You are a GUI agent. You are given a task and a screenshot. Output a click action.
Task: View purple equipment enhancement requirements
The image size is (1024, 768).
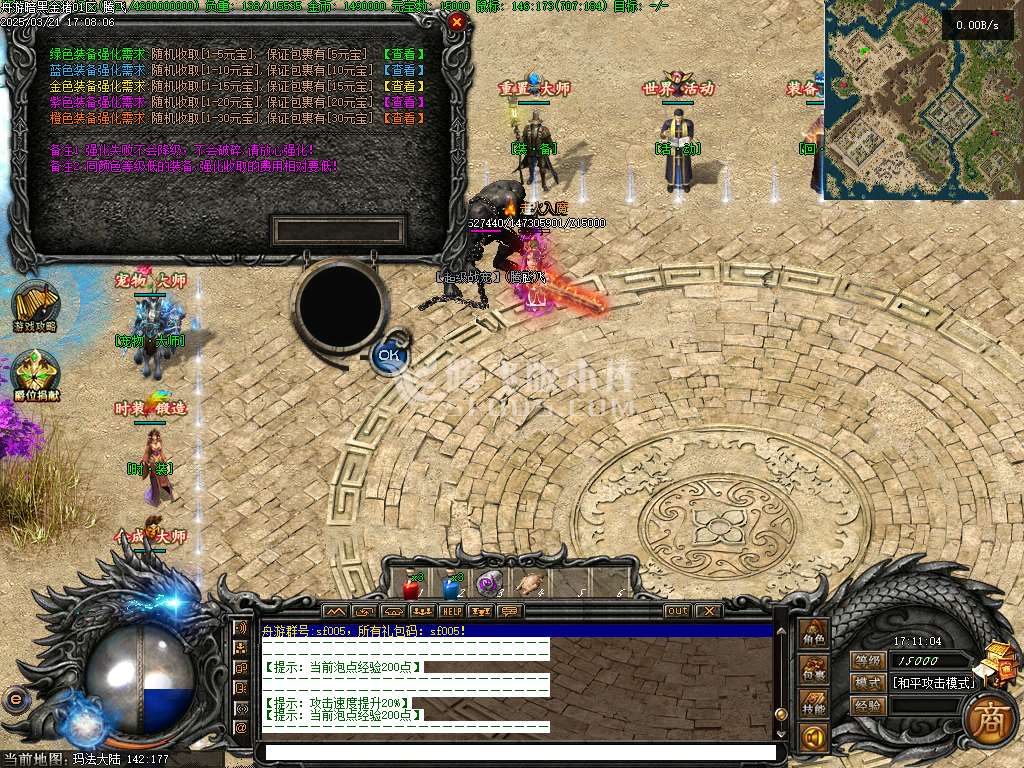pyautogui.click(x=405, y=102)
